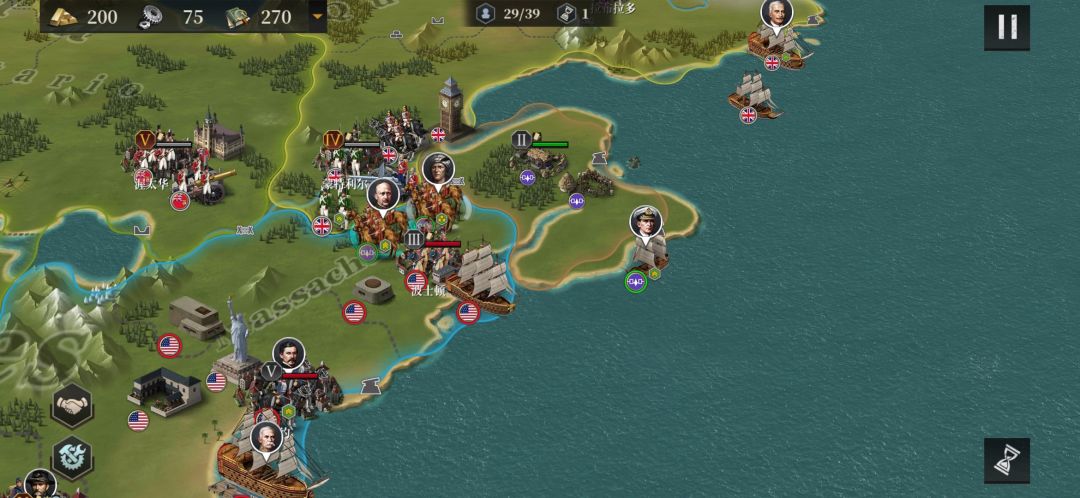Pause the game
This screenshot has height=498, width=1080.
(x=1006, y=28)
